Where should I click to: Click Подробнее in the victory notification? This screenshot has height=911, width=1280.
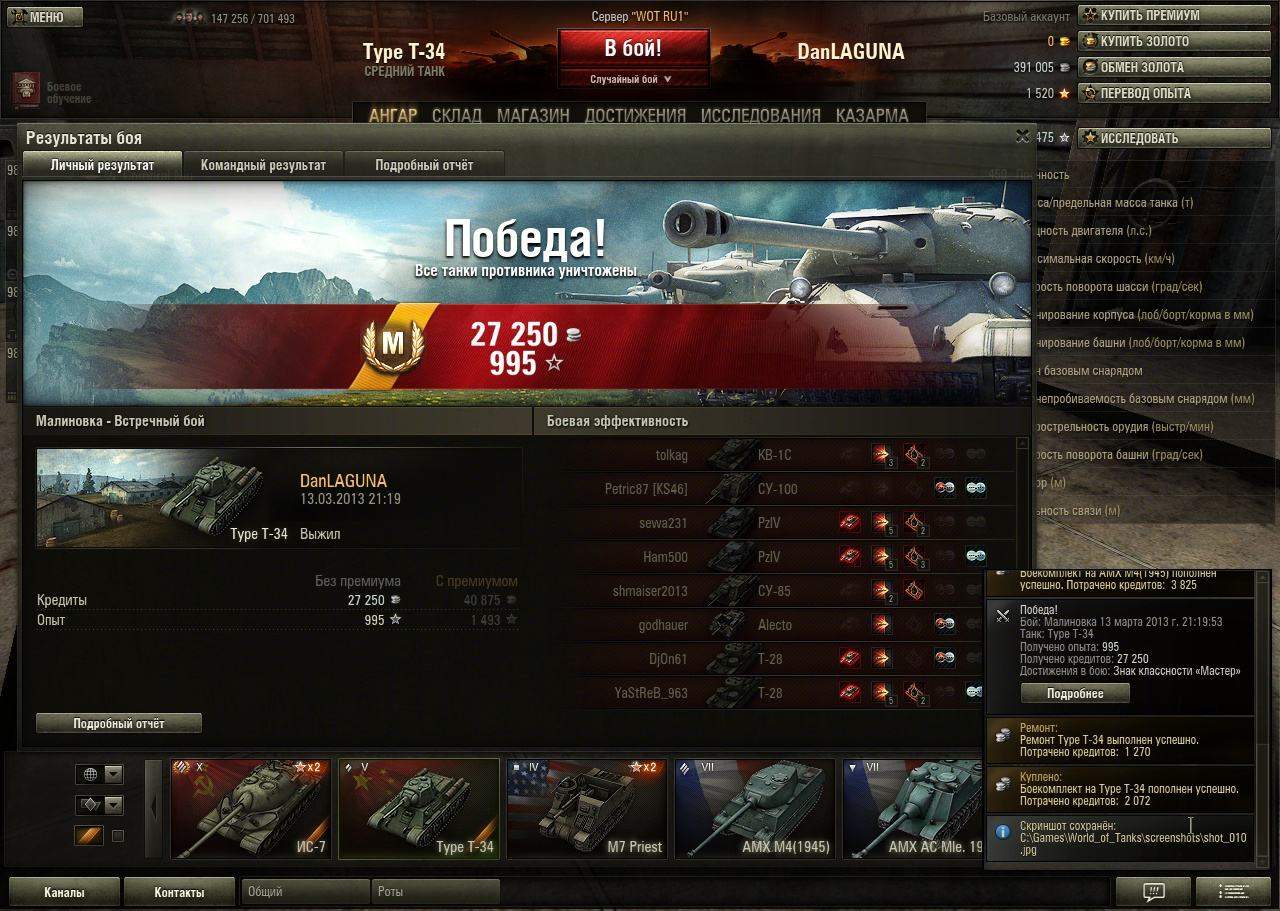pos(1075,693)
